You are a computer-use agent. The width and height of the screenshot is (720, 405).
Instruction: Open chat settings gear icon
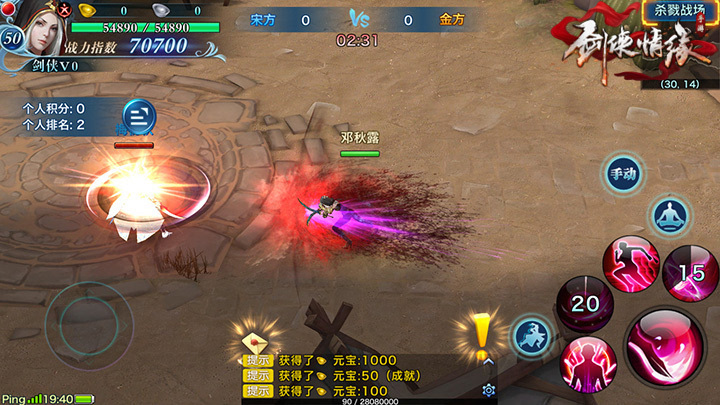tap(489, 390)
